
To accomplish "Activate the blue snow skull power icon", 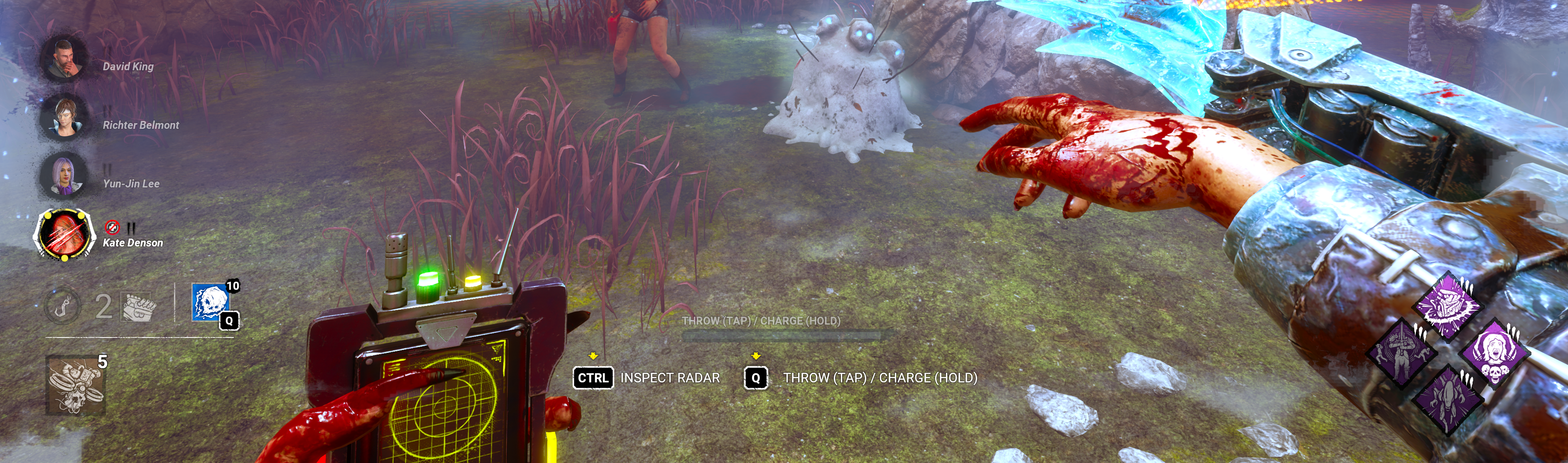I will pyautogui.click(x=211, y=302).
